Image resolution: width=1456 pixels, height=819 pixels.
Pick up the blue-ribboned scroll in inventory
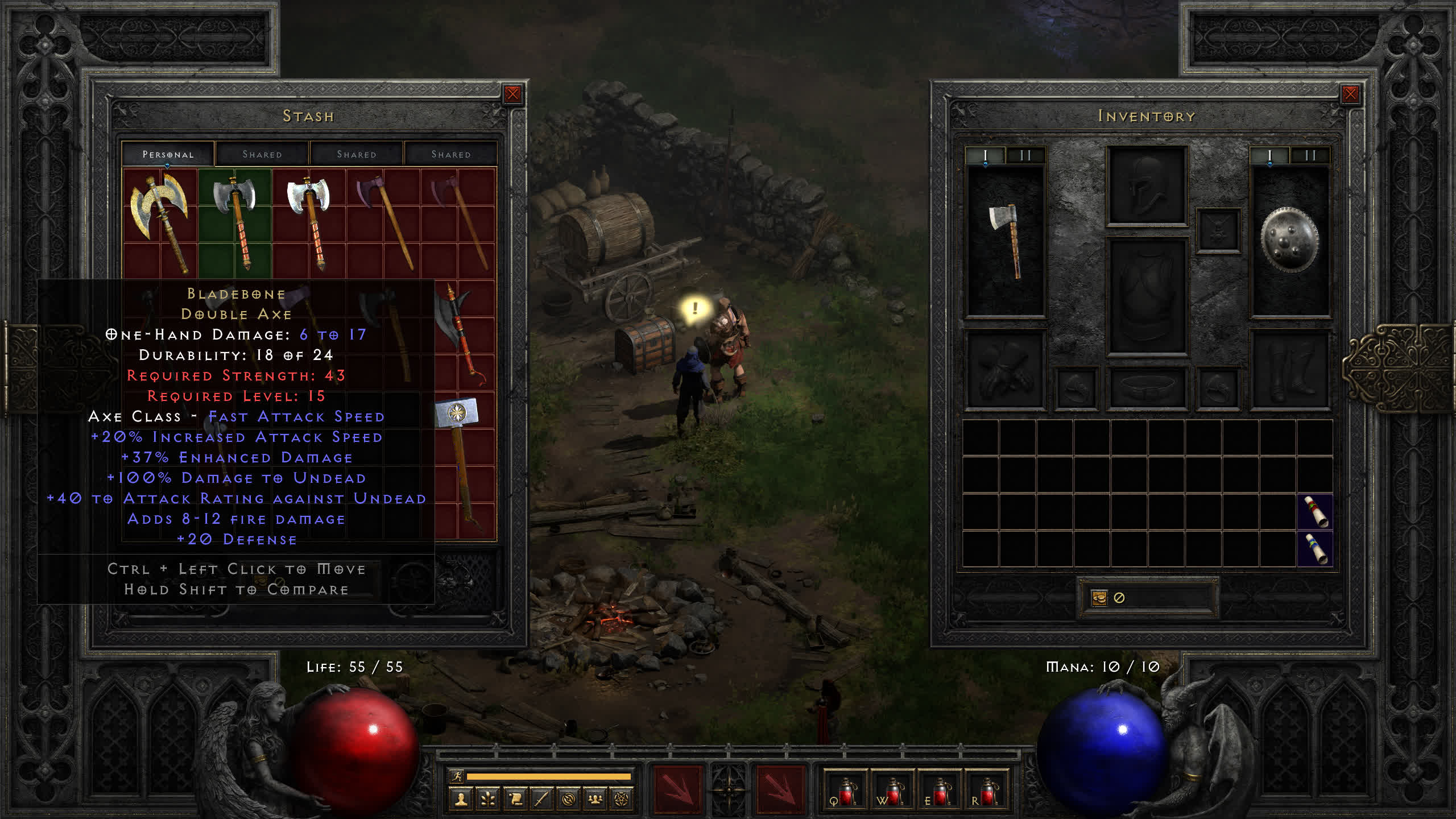(1315, 548)
